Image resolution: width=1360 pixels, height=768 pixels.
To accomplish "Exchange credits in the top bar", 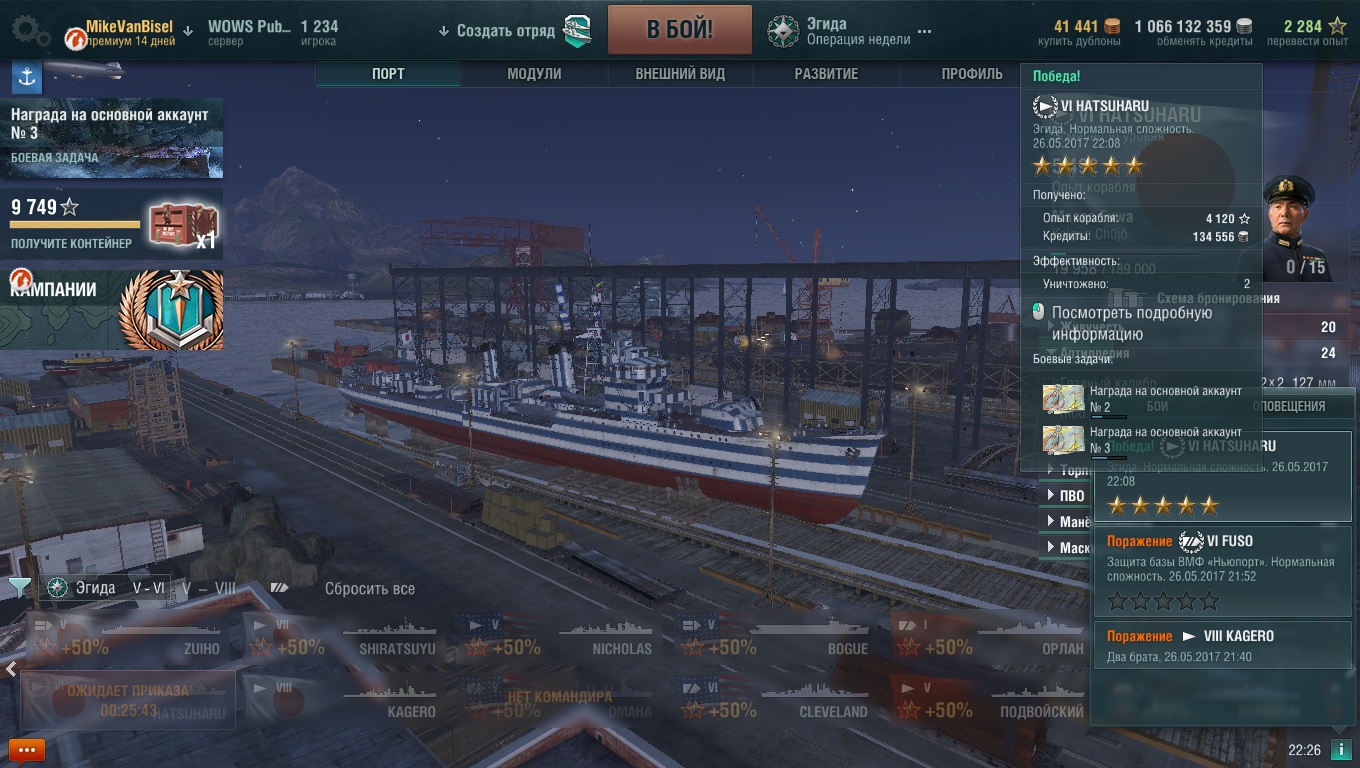I will [x=1192, y=31].
